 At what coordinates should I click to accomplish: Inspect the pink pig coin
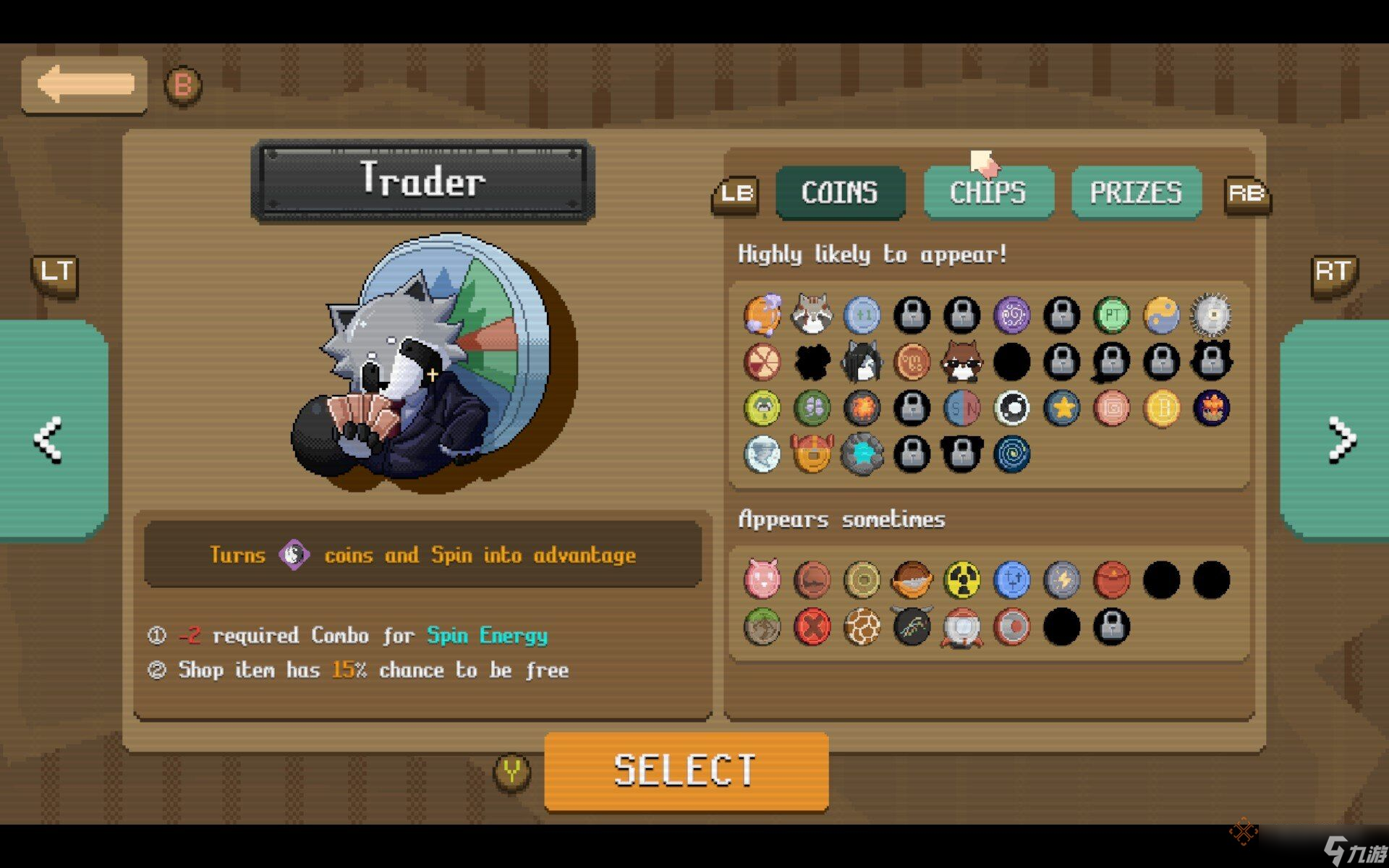762,580
